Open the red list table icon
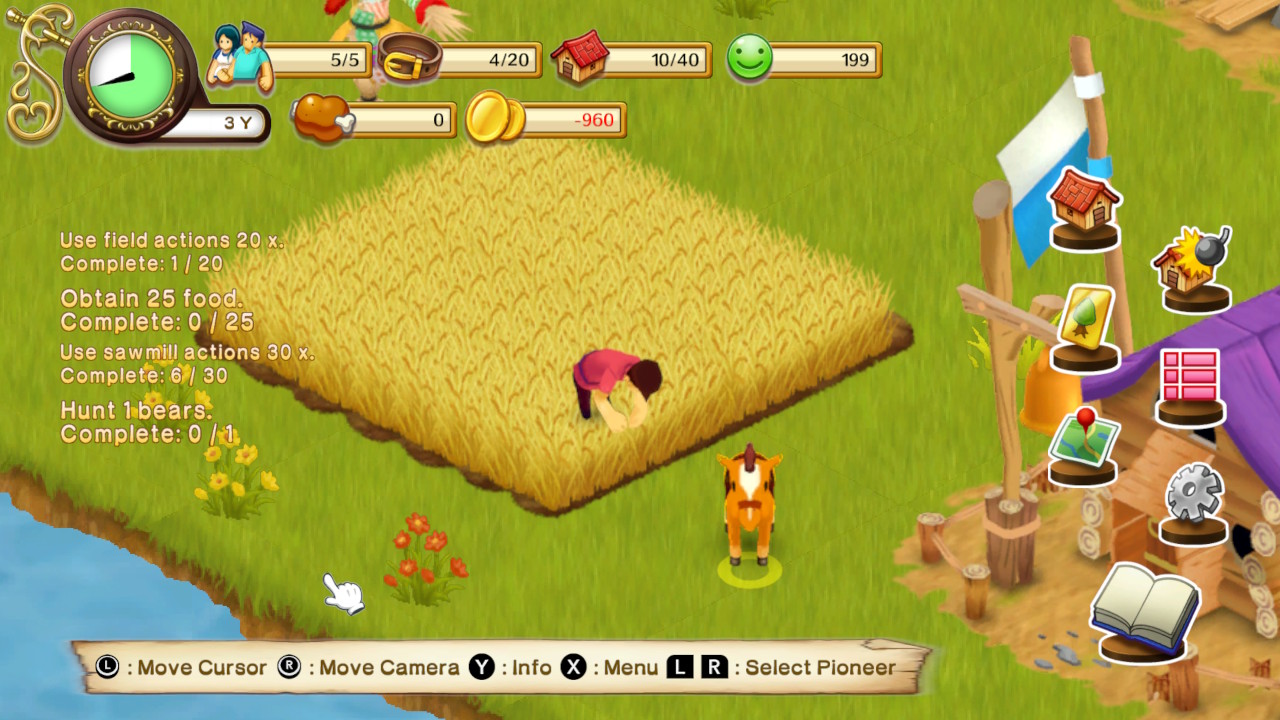This screenshot has height=720, width=1280. coord(1190,380)
